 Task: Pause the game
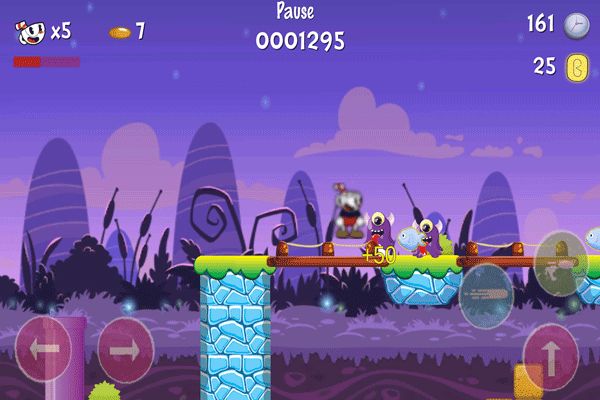(294, 12)
